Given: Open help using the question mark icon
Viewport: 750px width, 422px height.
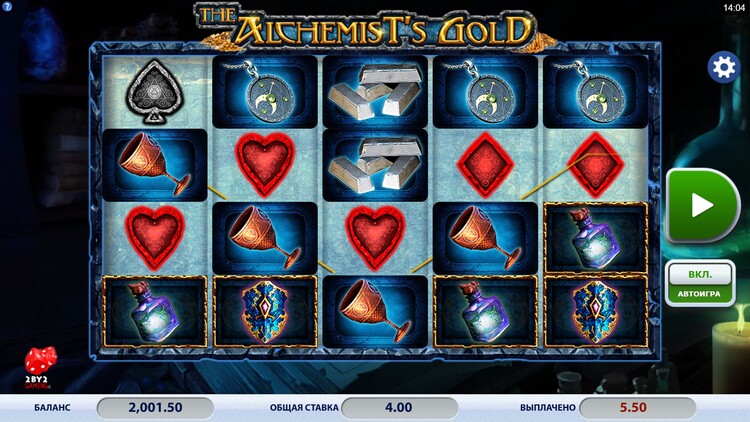Looking at the screenshot, I should pyautogui.click(x=6, y=7).
